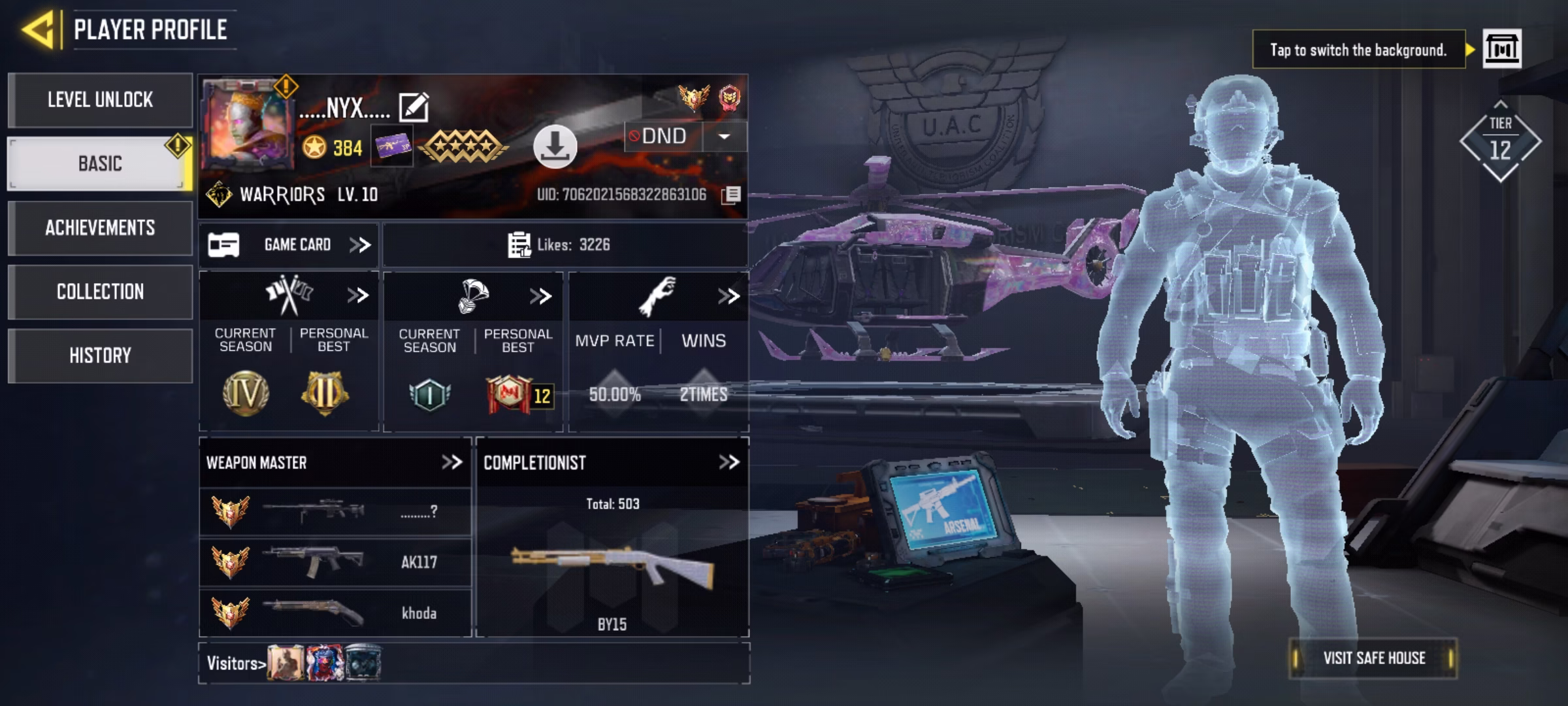Edit the player name with pencil icon
This screenshot has width=1568, height=706.
point(414,107)
